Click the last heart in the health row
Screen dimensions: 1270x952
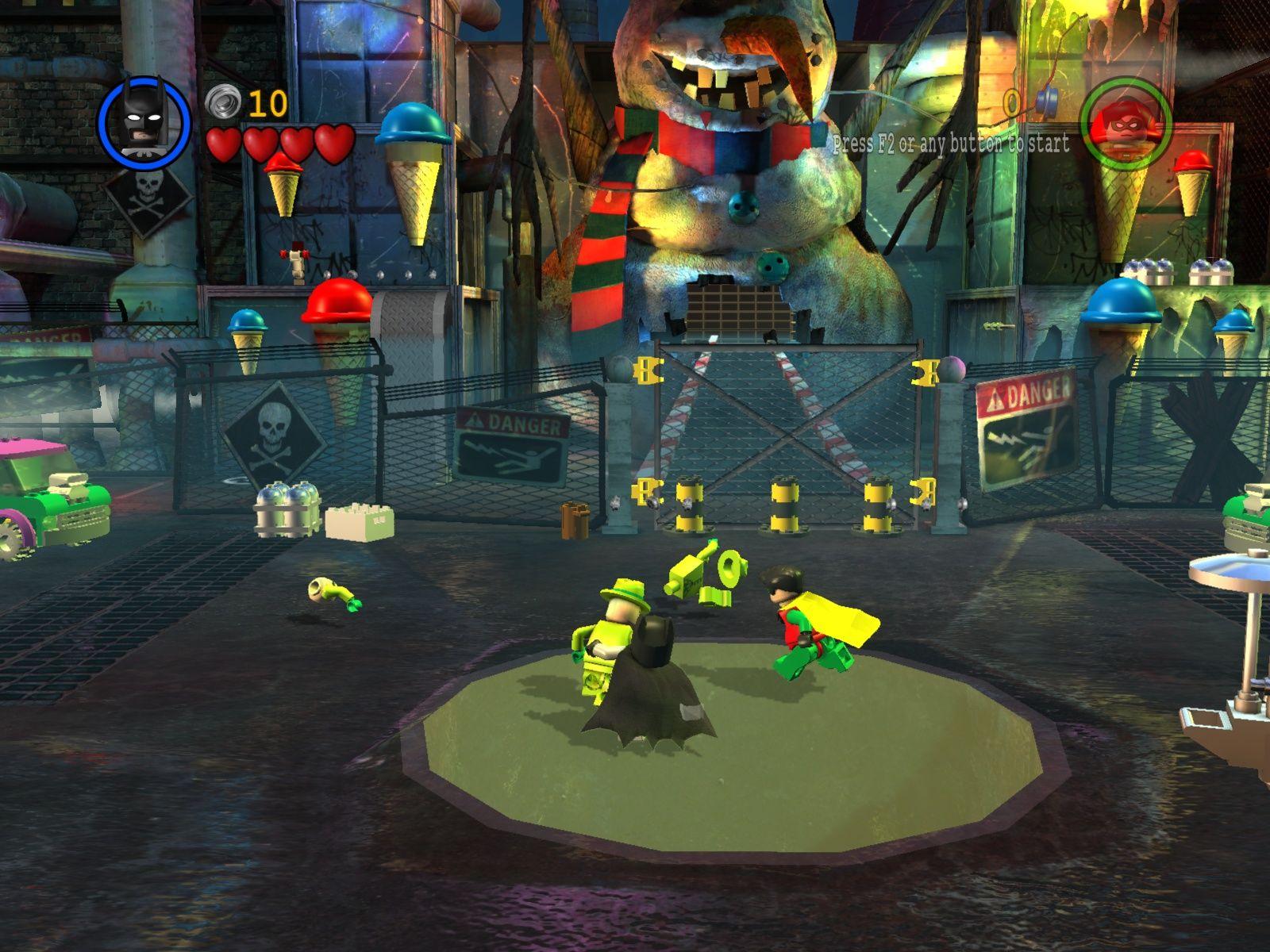coord(333,141)
